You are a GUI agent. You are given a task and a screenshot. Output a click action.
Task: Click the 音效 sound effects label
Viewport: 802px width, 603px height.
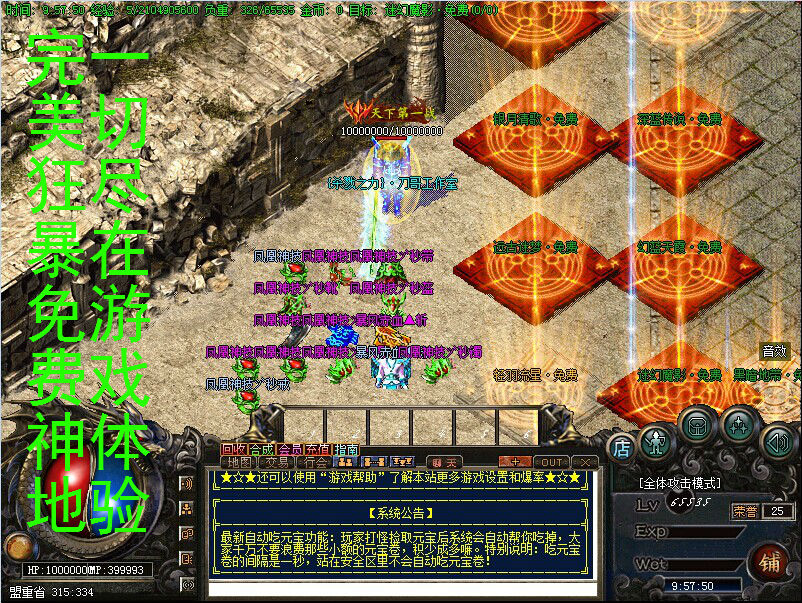point(774,351)
